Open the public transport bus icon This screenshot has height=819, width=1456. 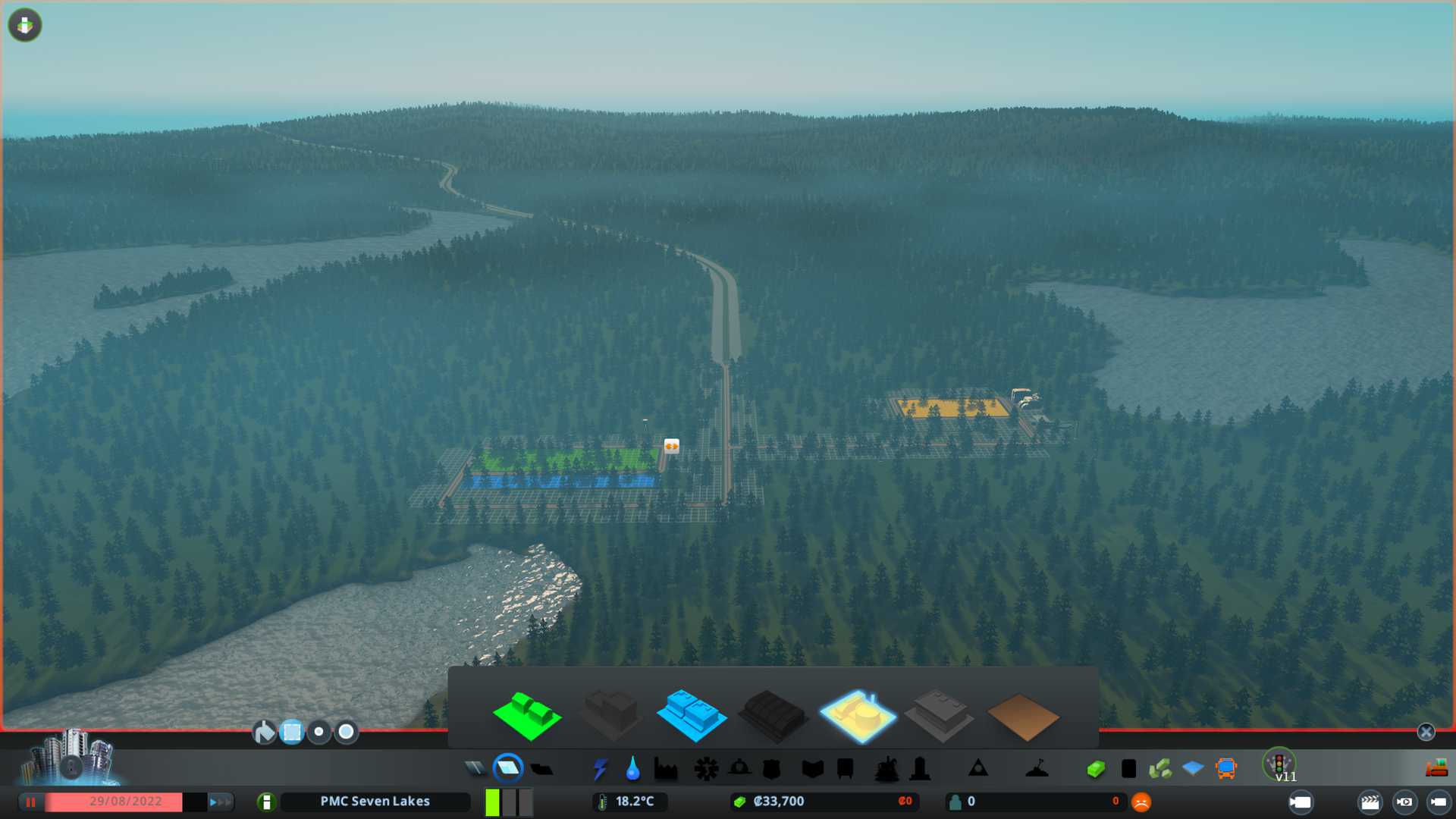point(1225,769)
